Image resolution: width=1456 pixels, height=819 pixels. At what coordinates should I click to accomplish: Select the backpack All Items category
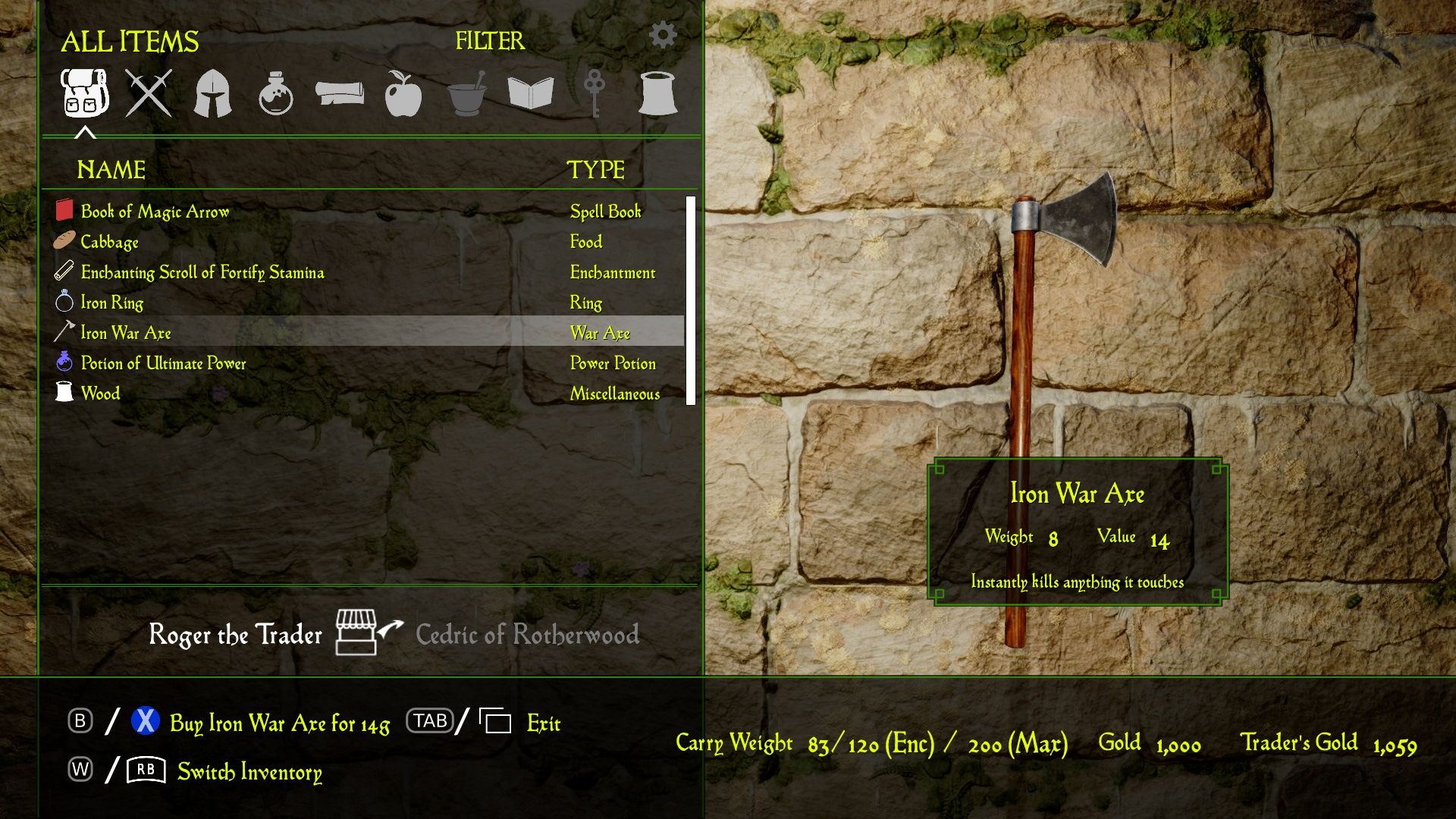click(85, 93)
